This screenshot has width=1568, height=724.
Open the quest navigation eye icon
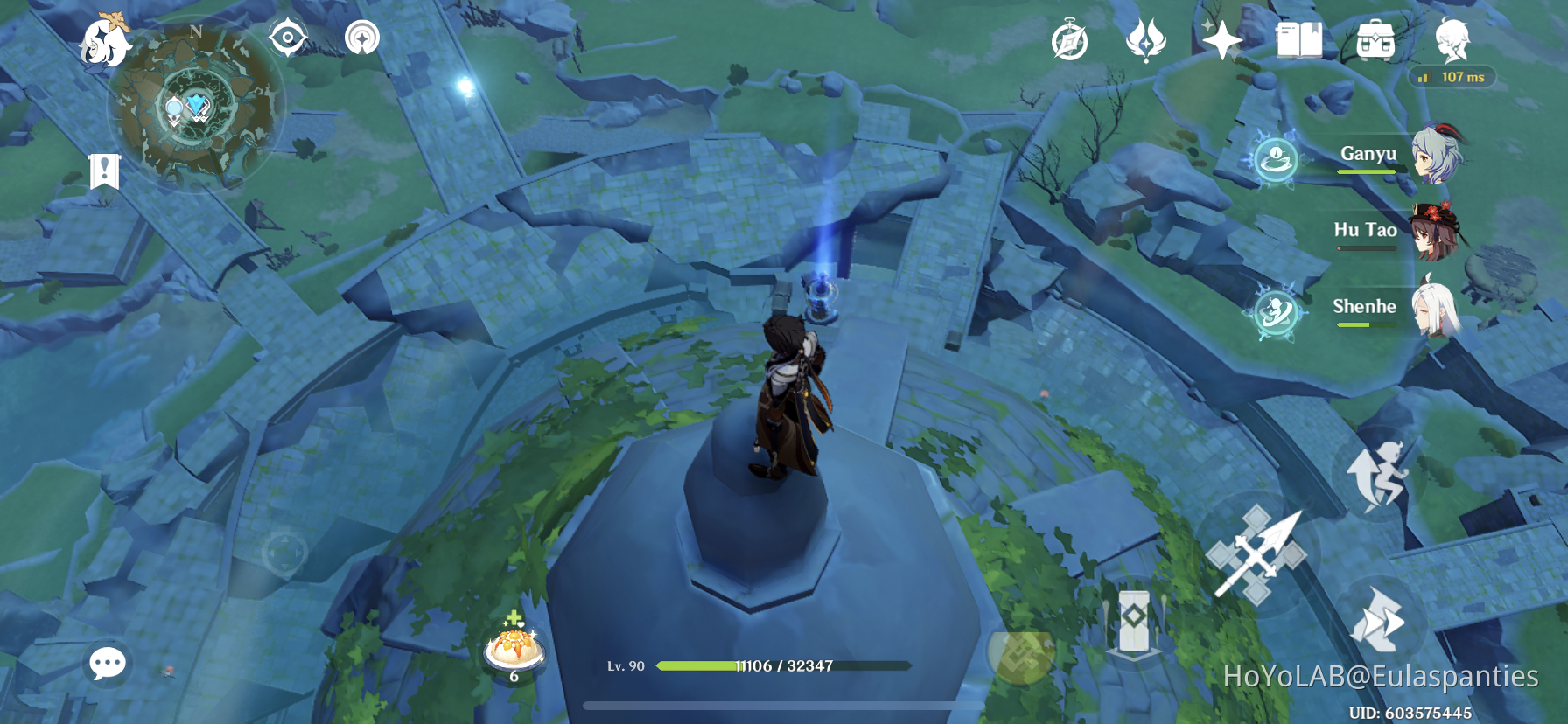(286, 37)
